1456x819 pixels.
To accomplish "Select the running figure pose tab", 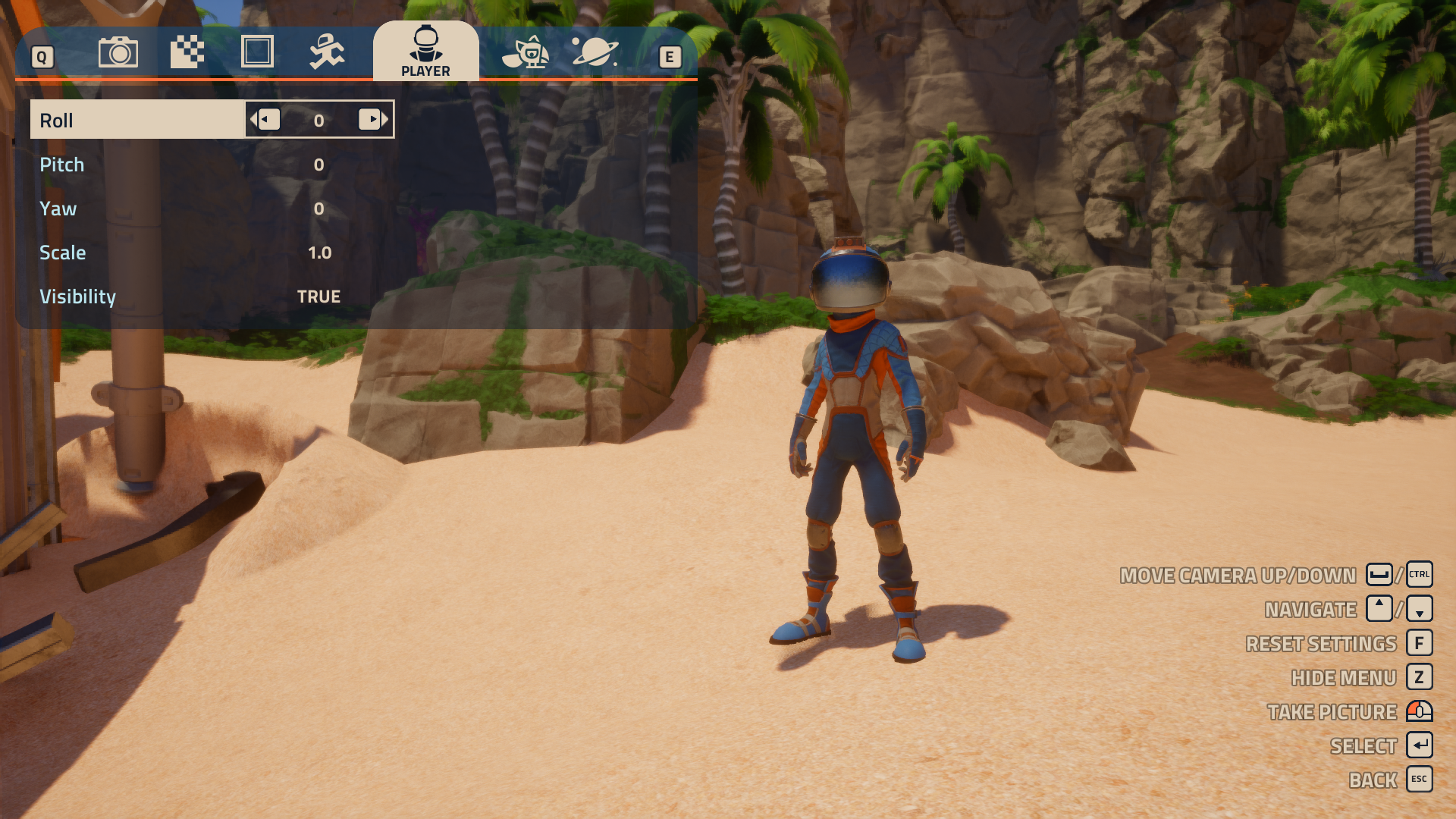I will click(x=327, y=53).
